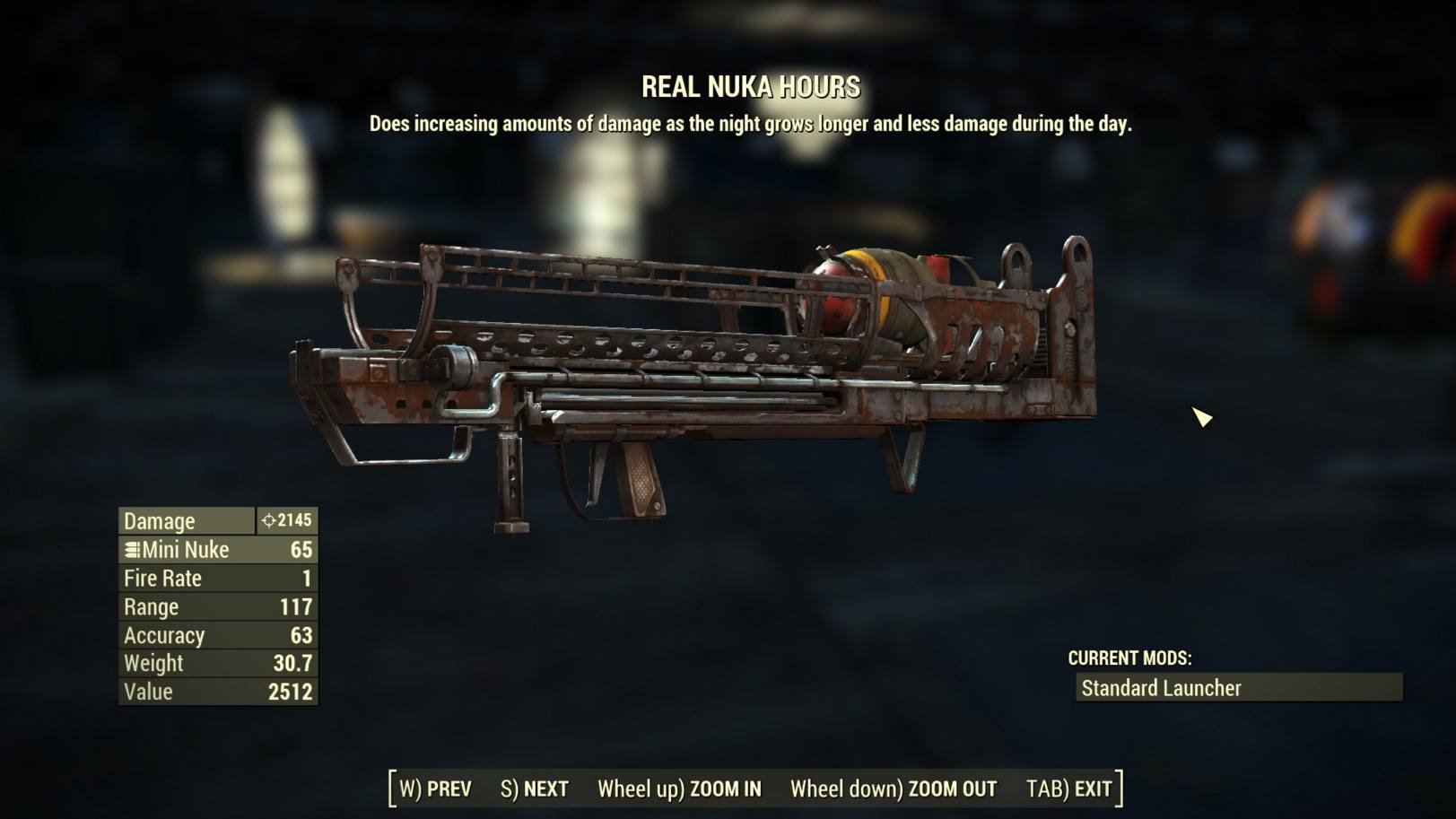
Task: Select ZOOM OUT in the bottom bar
Action: 893,789
